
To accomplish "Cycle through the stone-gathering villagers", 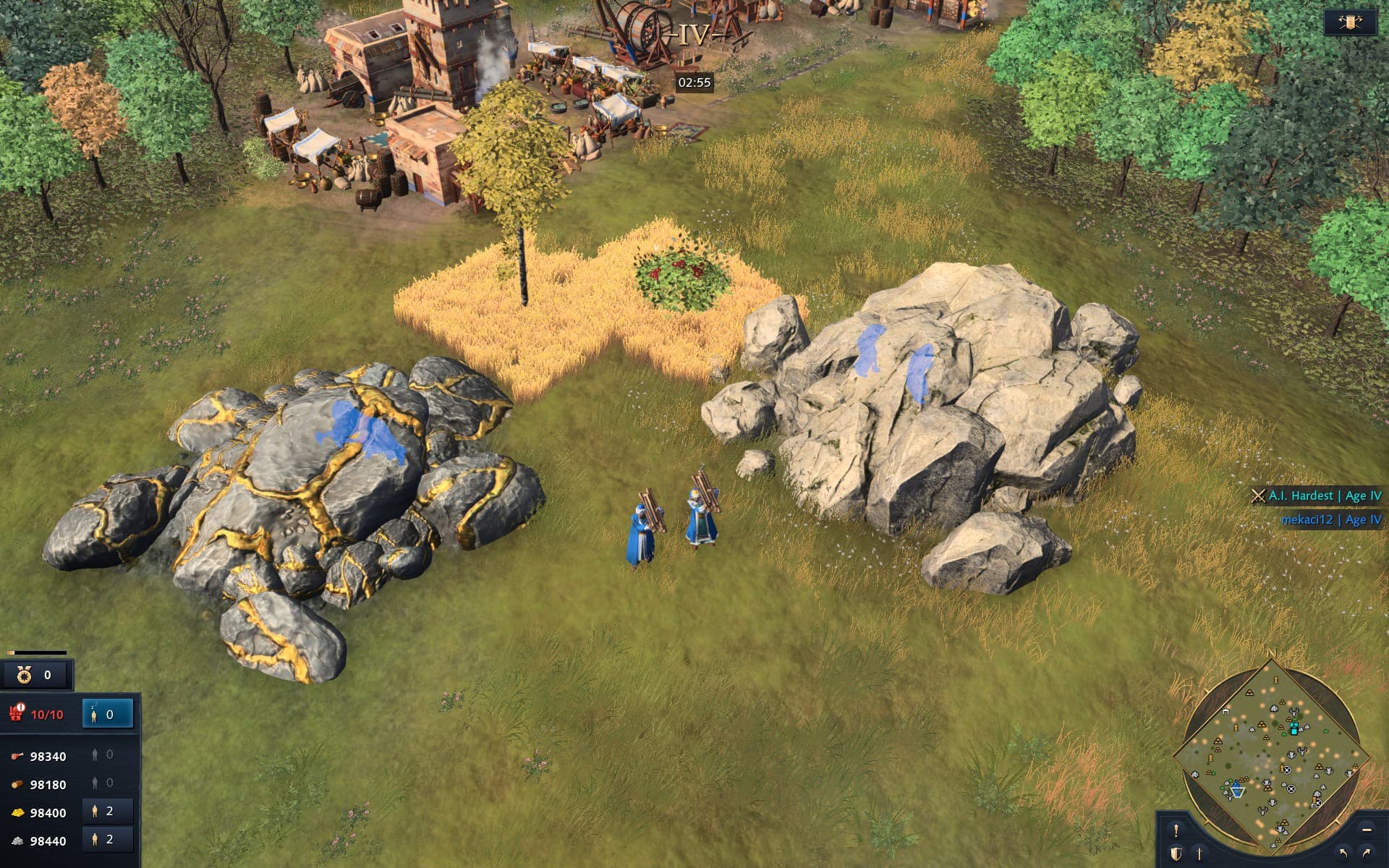I will [x=107, y=840].
